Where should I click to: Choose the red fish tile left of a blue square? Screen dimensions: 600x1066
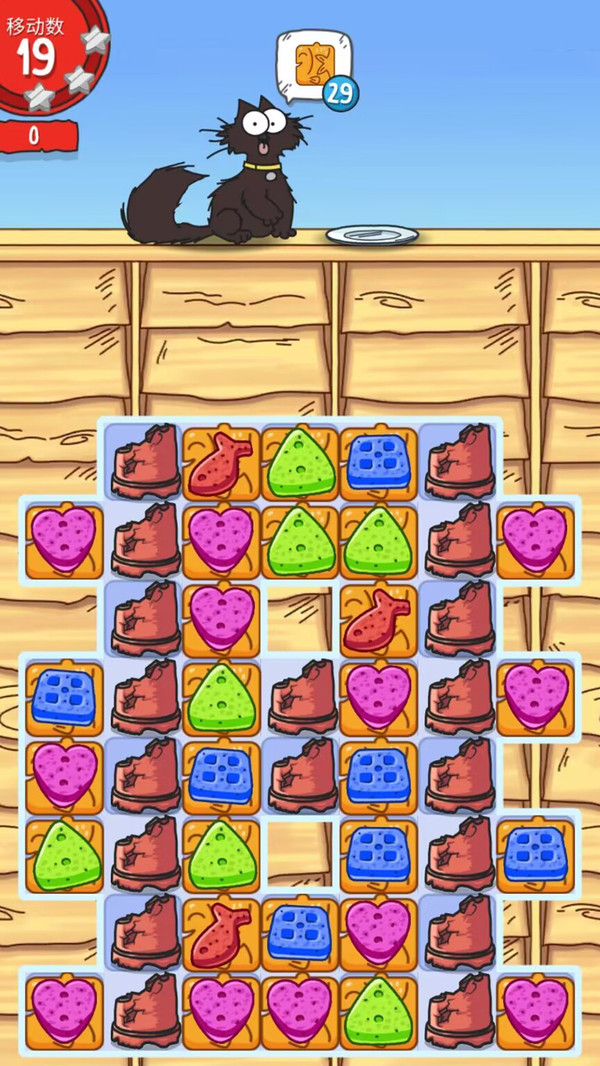click(x=221, y=932)
